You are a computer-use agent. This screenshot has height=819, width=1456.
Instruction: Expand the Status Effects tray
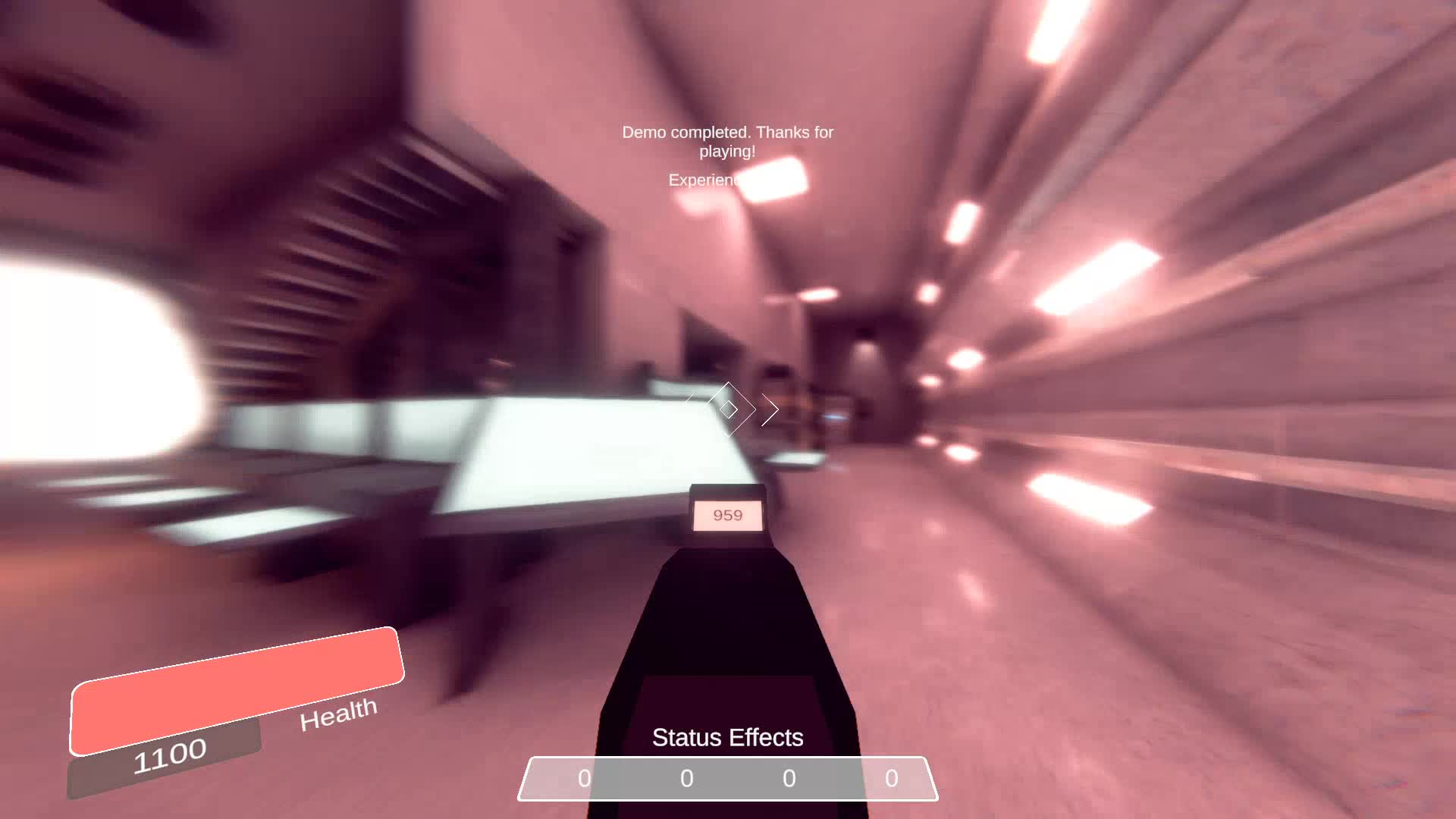pos(729,778)
